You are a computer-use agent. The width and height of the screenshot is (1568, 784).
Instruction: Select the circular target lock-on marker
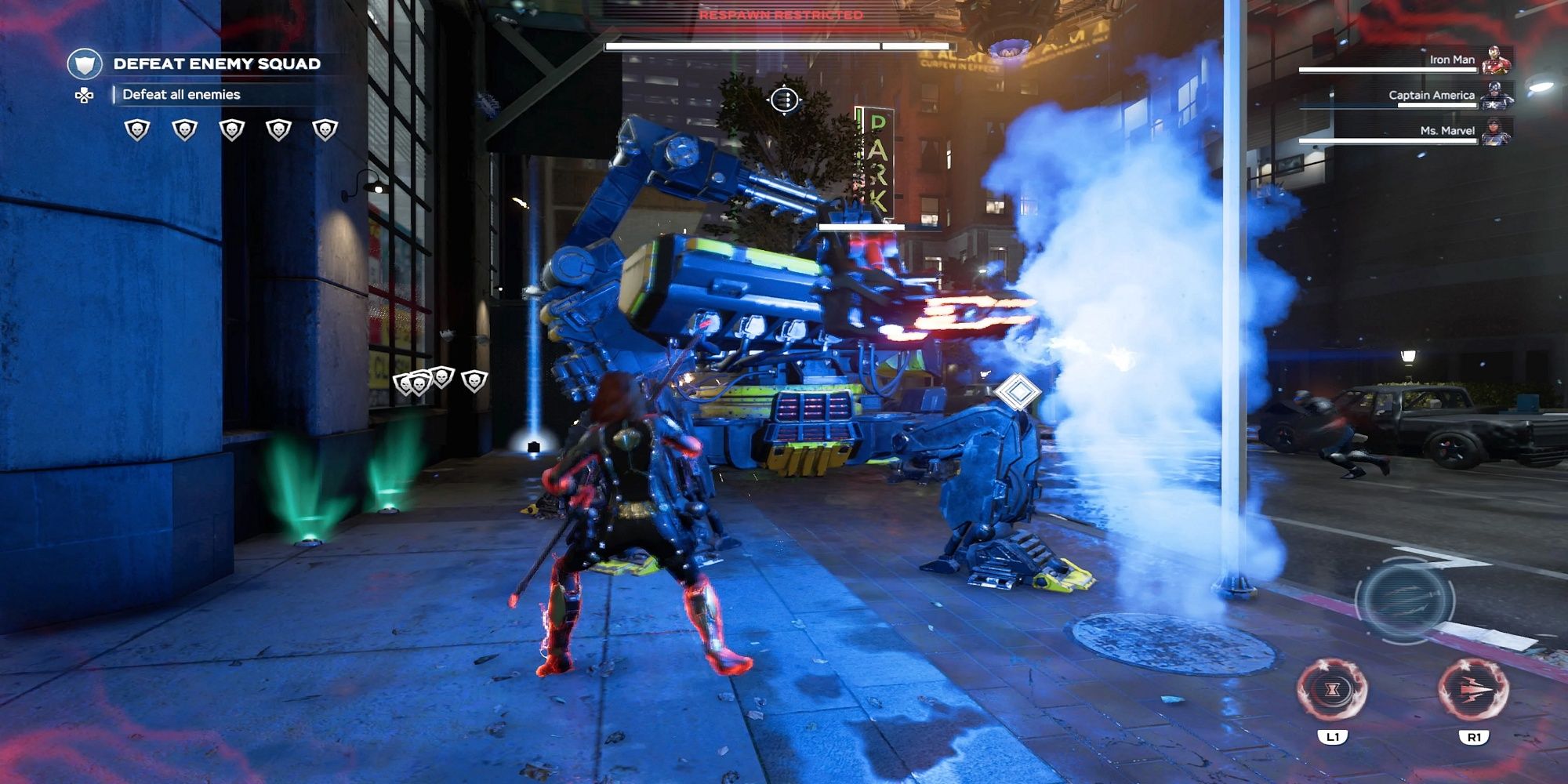pyautogui.click(x=784, y=100)
